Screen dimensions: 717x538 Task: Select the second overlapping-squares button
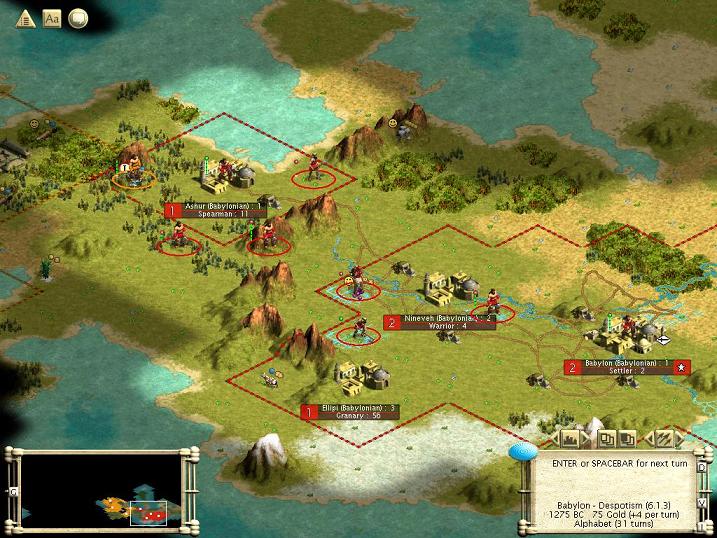[x=628, y=438]
